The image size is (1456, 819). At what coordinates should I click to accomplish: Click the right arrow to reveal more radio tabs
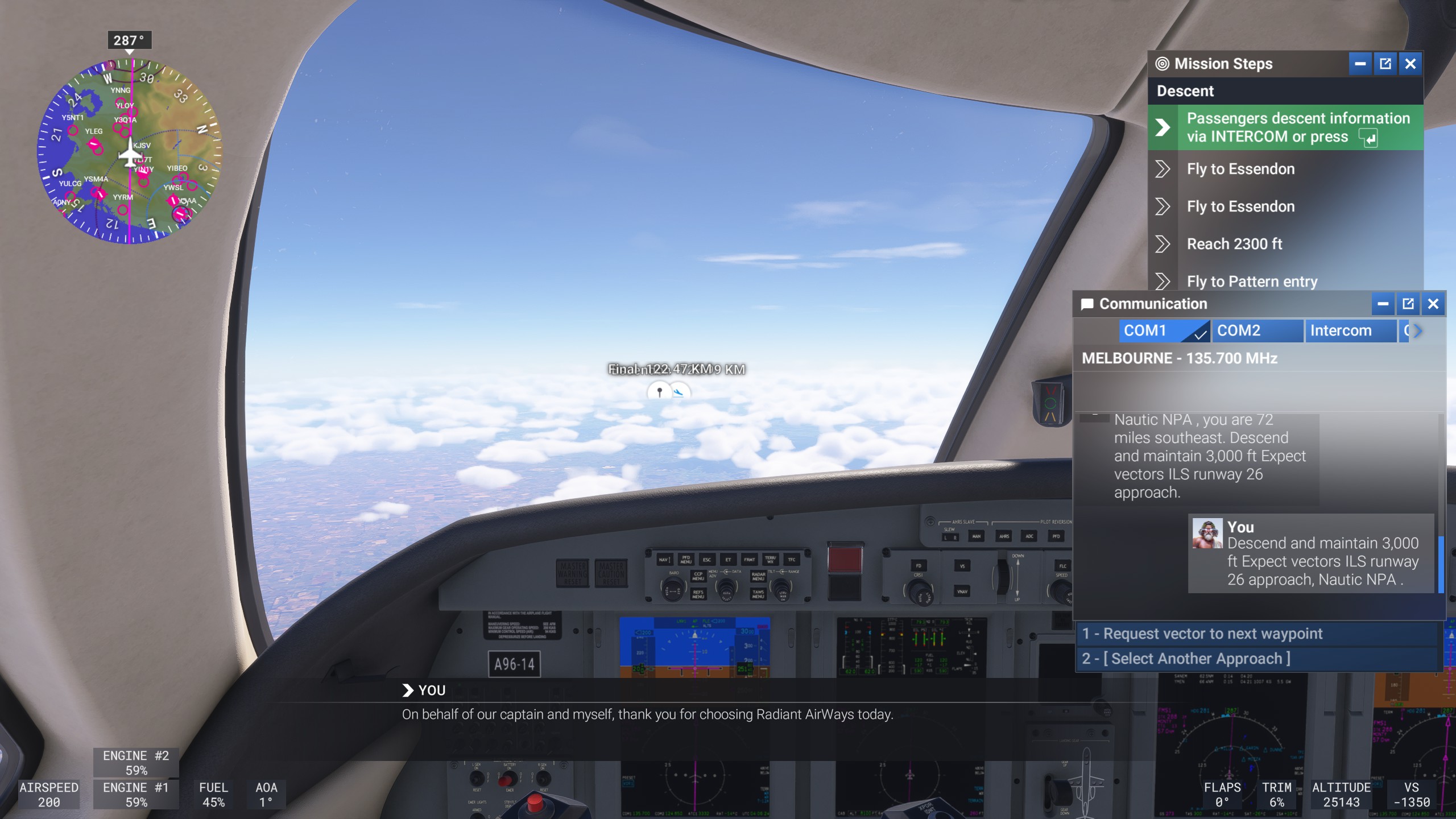pyautogui.click(x=1416, y=331)
